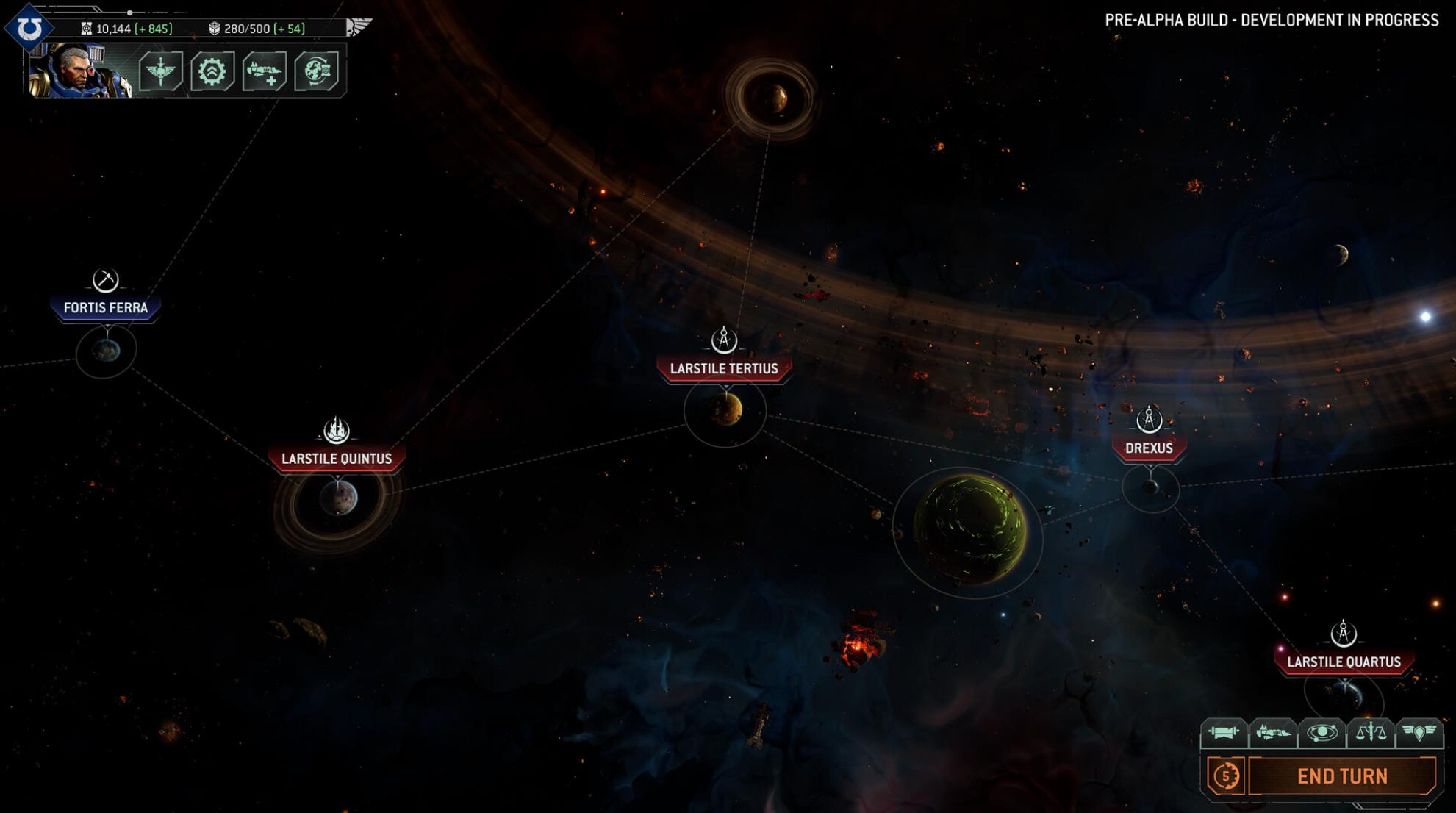Show the planetary orbit system view
The image size is (1456, 813).
pos(1321,732)
